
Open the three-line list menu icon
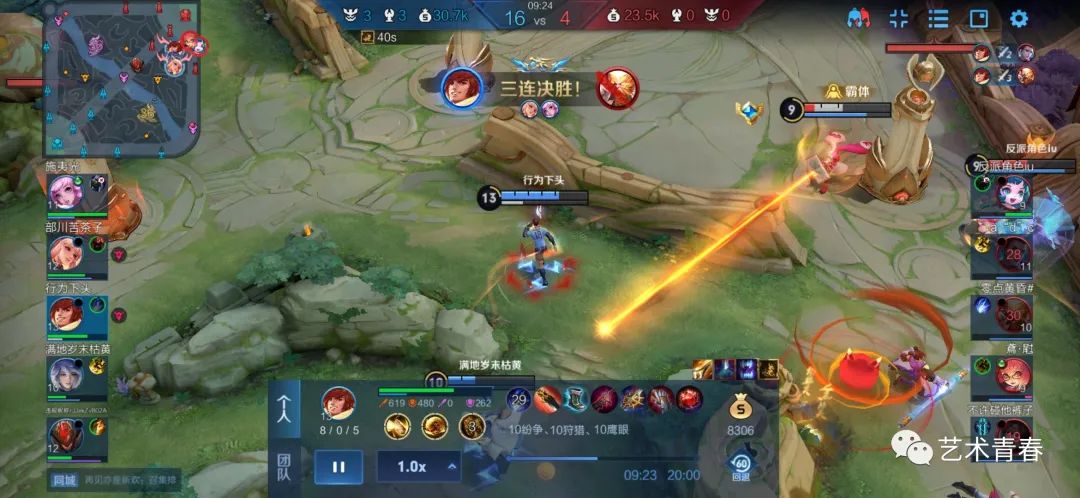click(x=938, y=18)
